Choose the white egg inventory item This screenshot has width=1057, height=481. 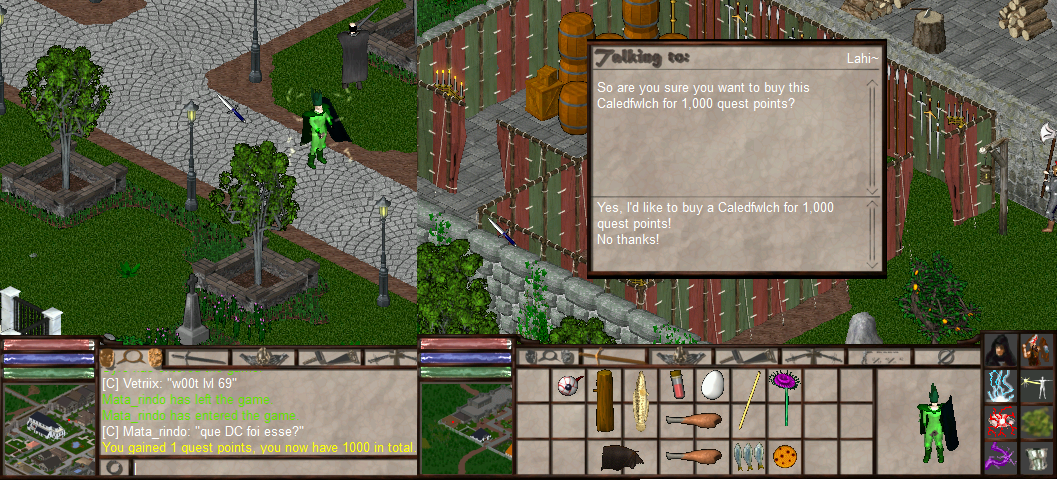(713, 386)
